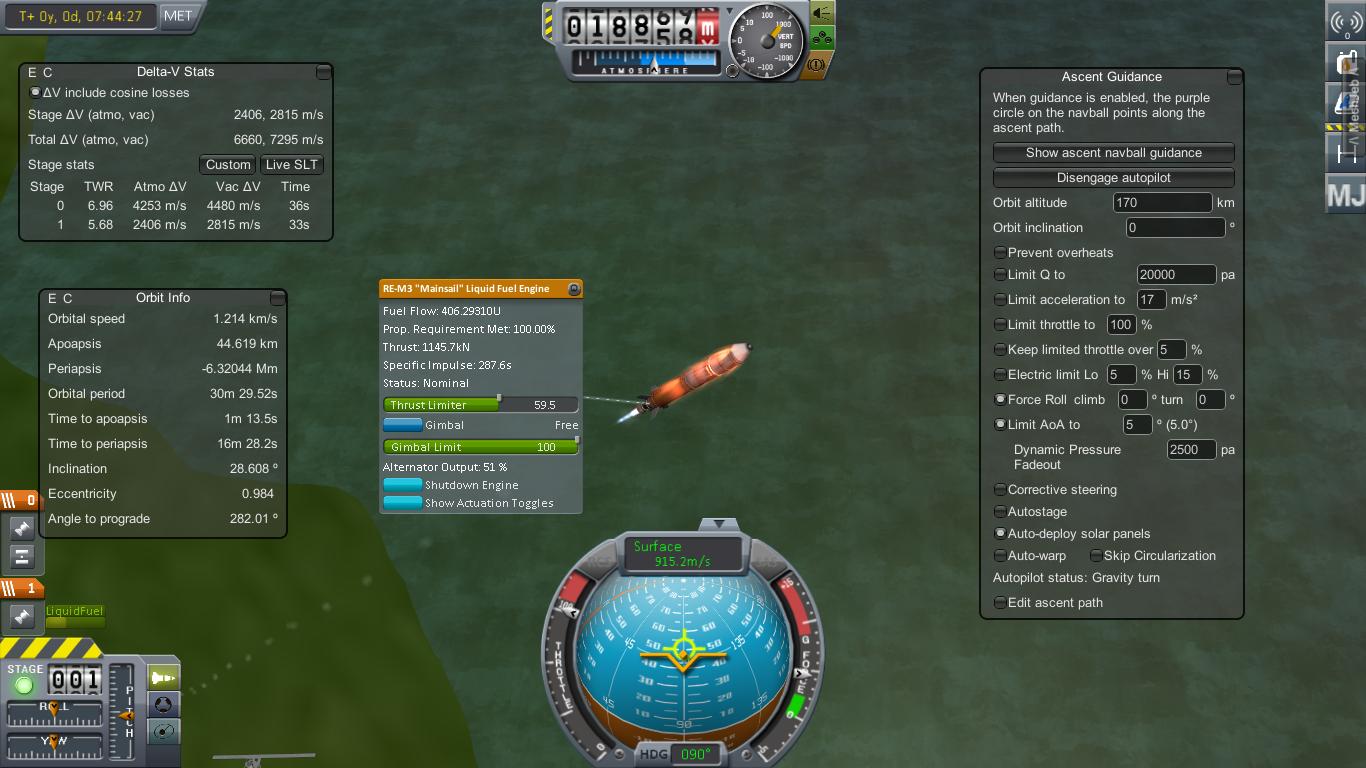Enable the Edit ascent path option

1000,603
